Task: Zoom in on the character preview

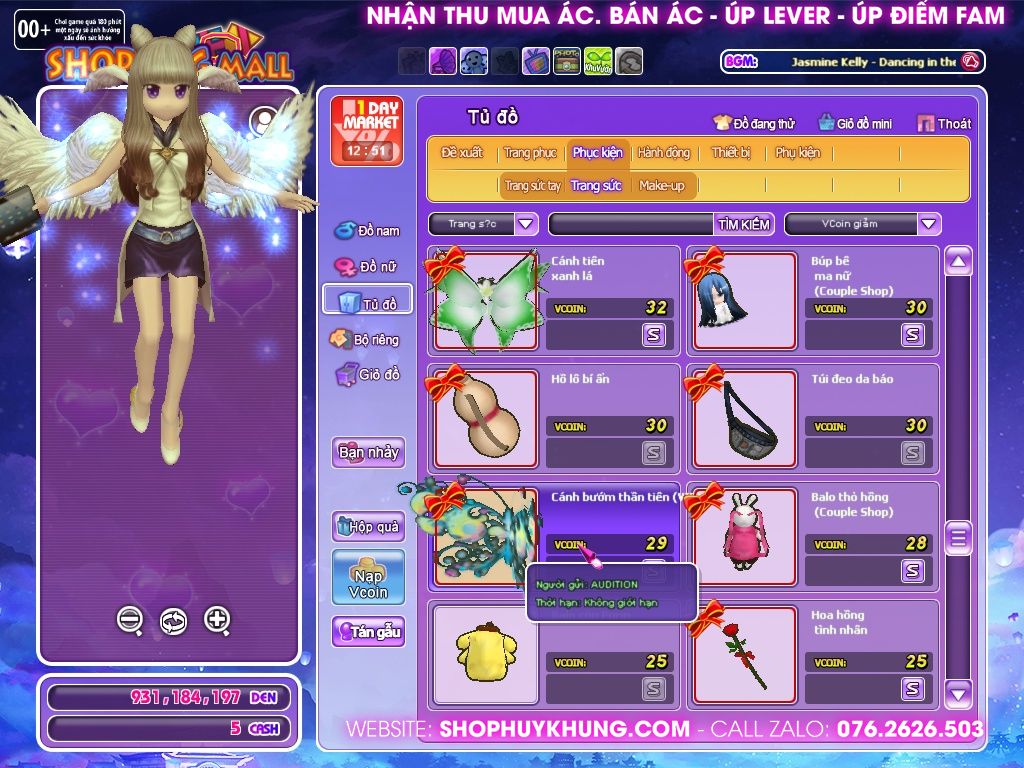Action: coord(217,620)
